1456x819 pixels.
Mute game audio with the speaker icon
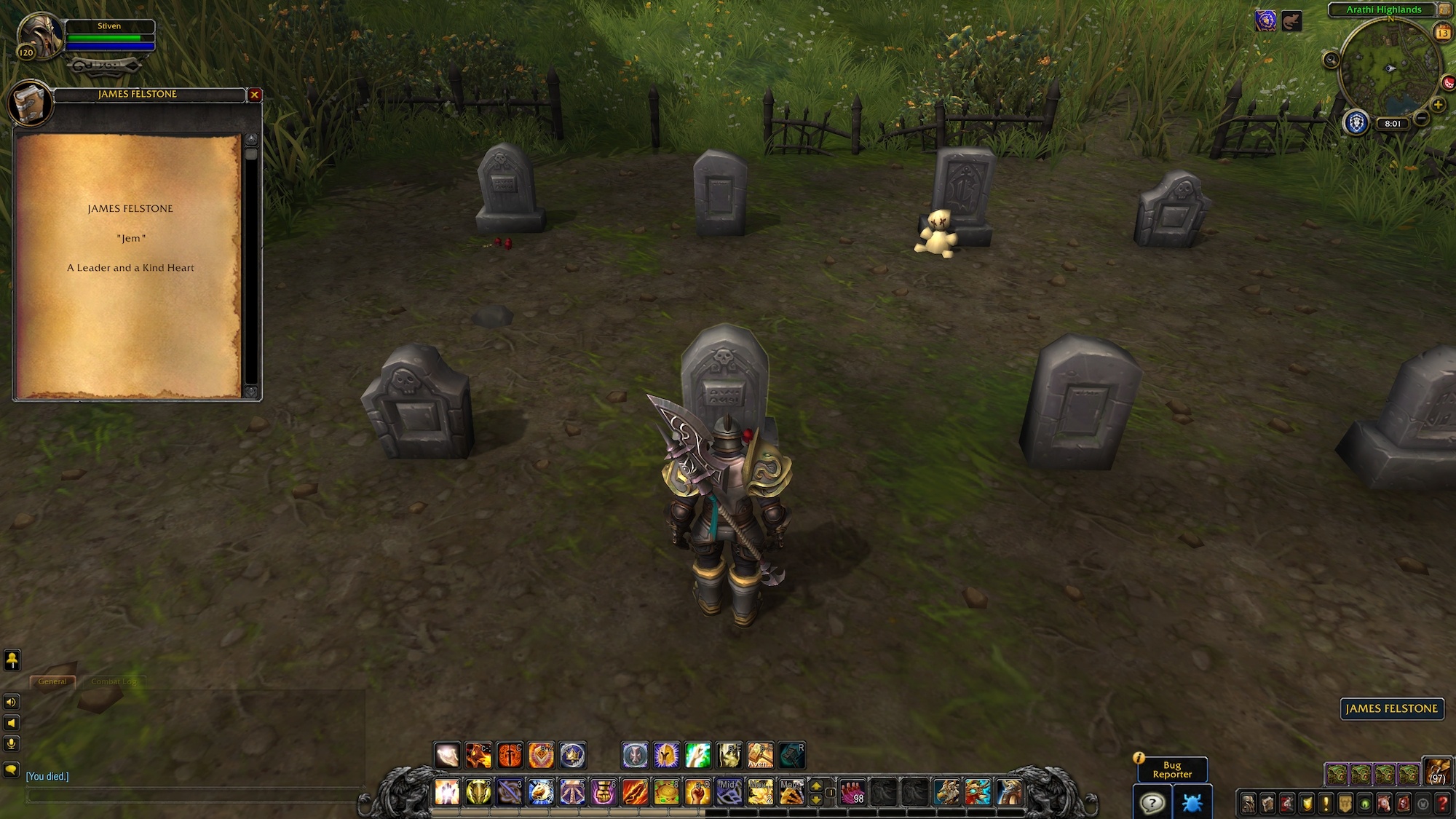[x=11, y=702]
